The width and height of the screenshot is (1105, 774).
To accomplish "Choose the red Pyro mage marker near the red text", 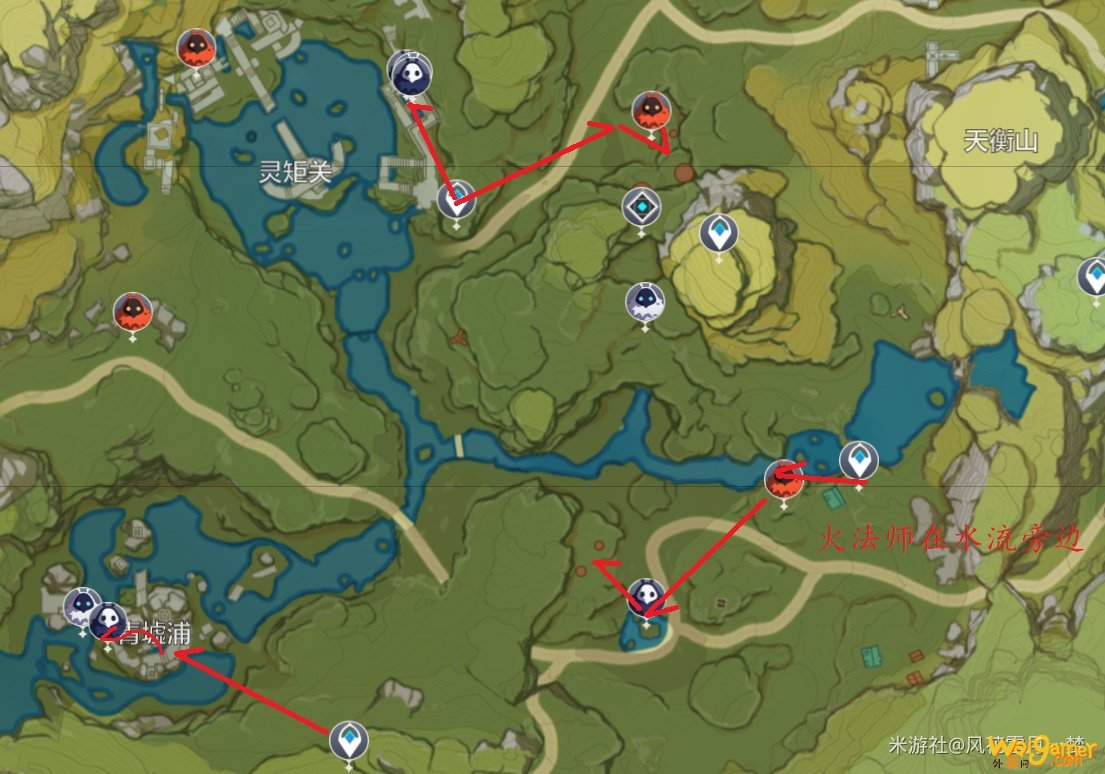I will click(x=783, y=481).
